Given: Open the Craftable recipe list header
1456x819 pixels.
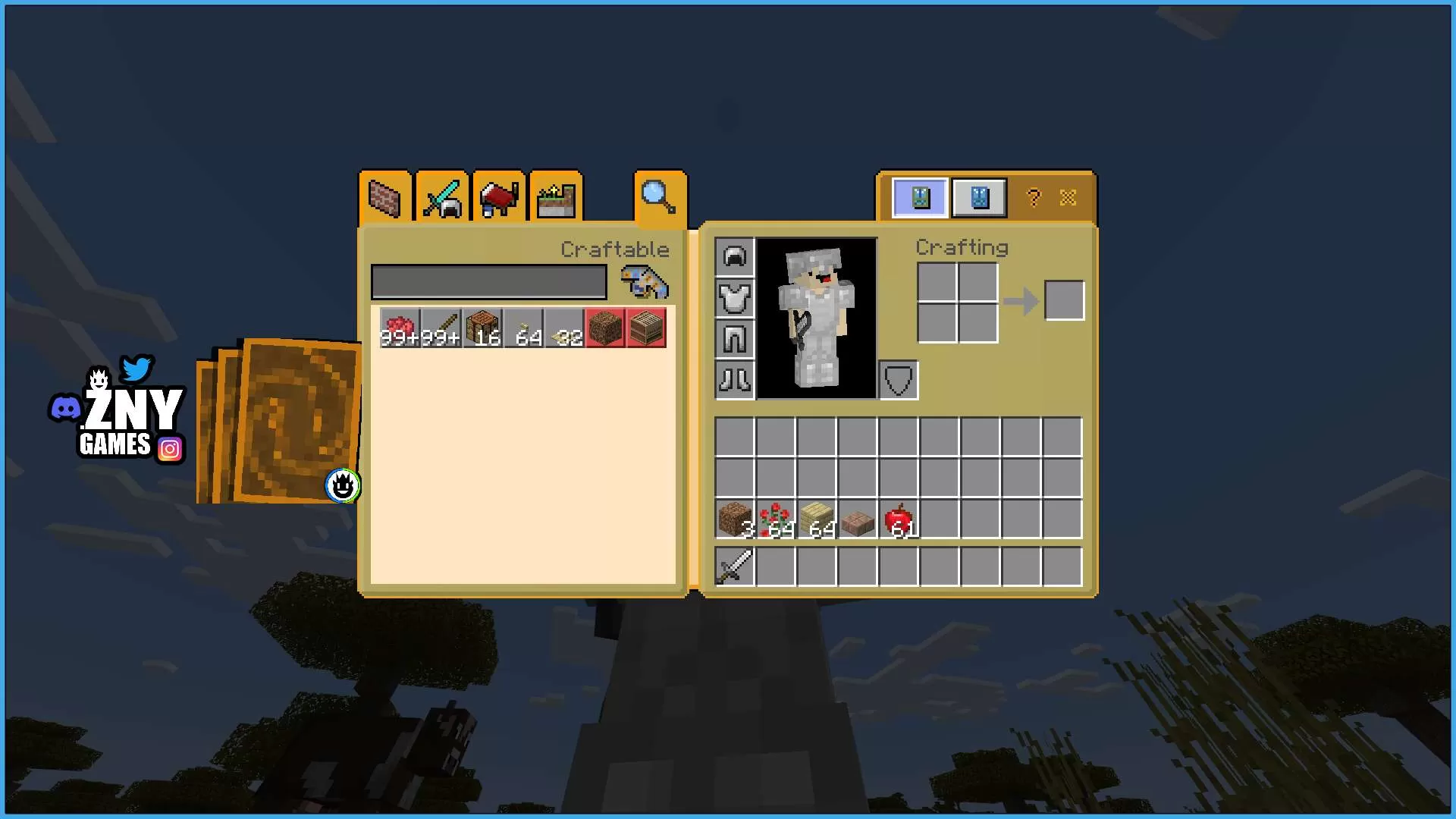Looking at the screenshot, I should click(x=615, y=249).
